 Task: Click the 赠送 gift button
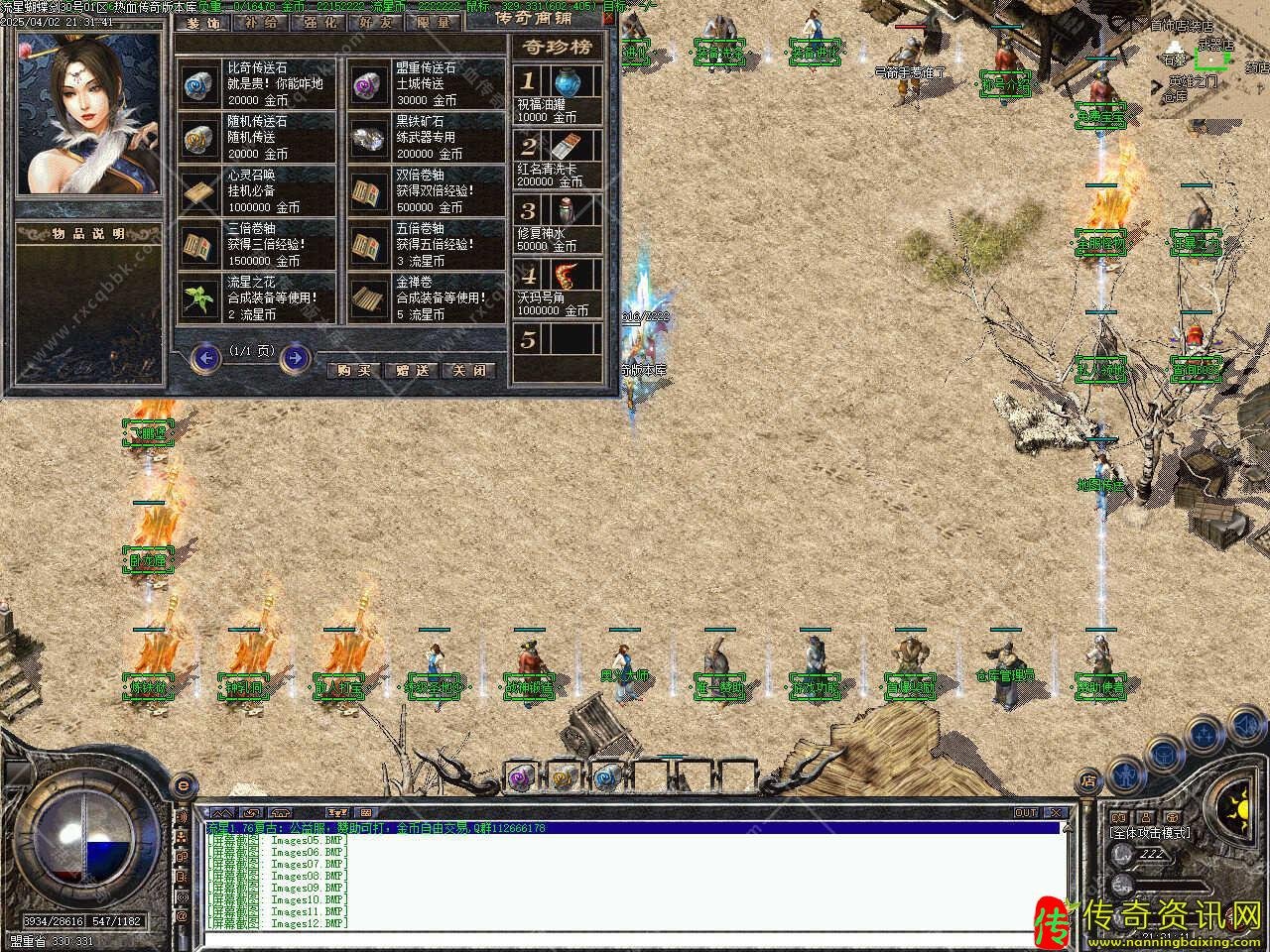412,370
